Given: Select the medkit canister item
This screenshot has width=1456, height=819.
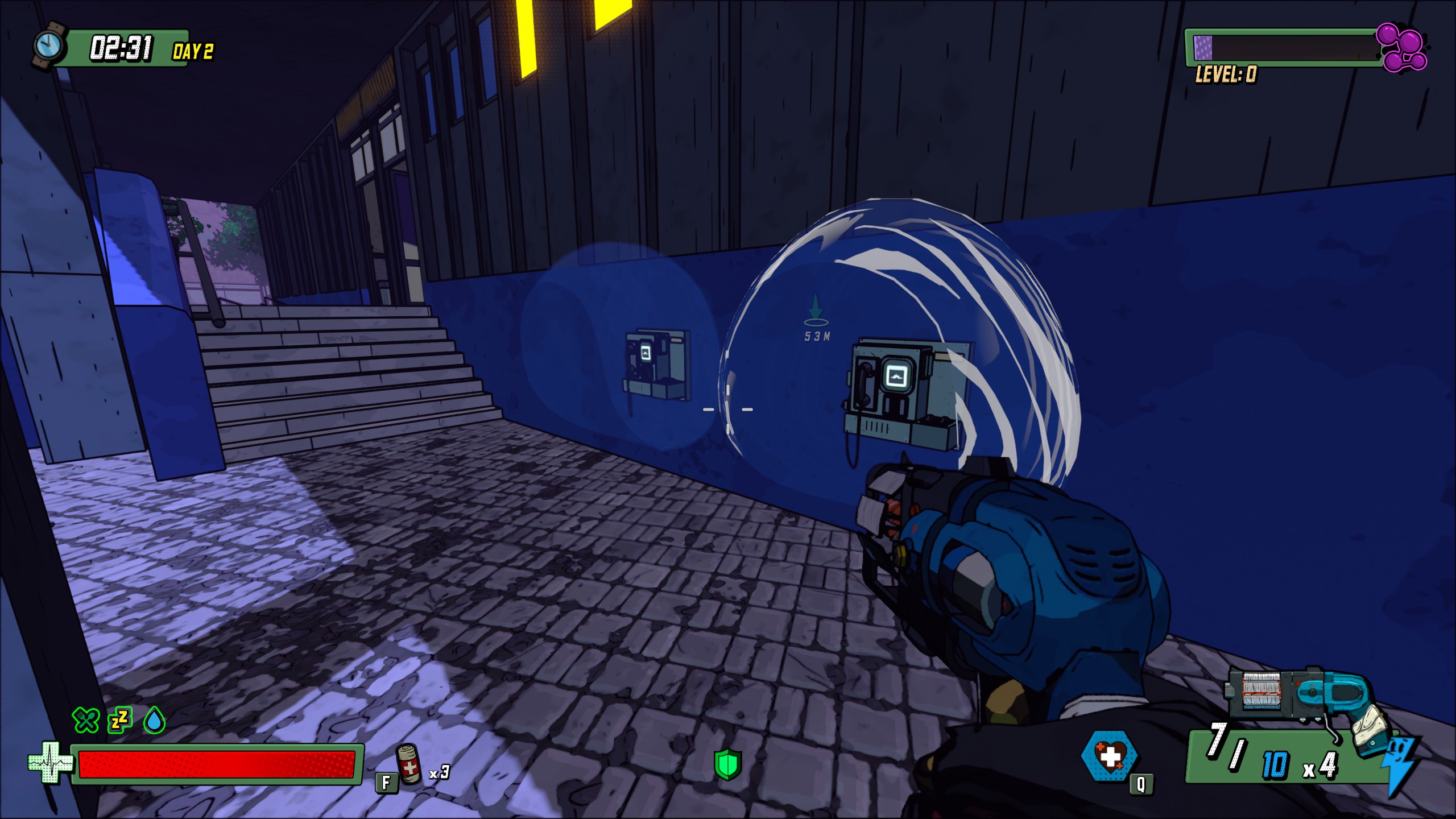Looking at the screenshot, I should (409, 764).
